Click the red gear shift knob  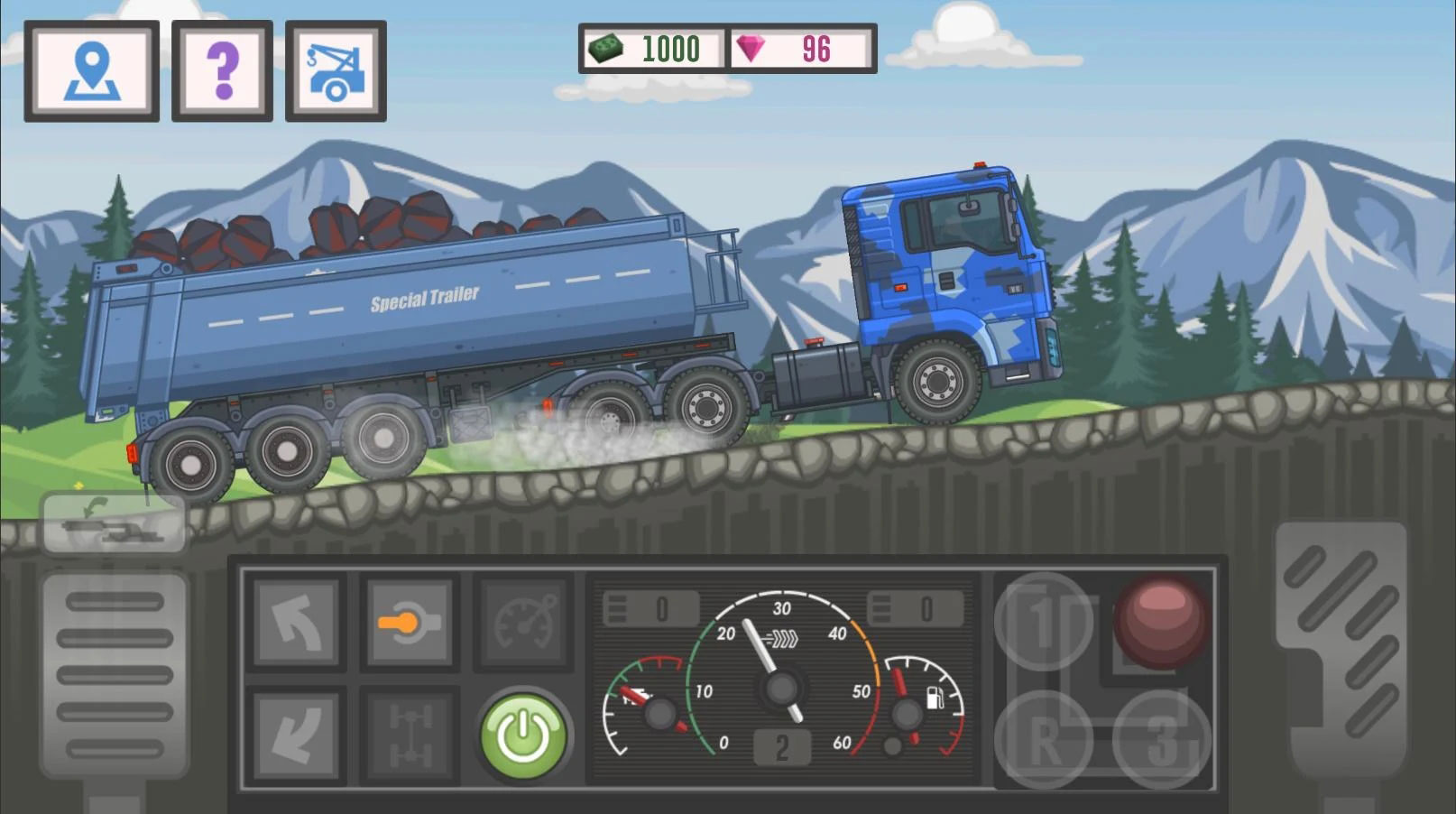click(x=1161, y=621)
